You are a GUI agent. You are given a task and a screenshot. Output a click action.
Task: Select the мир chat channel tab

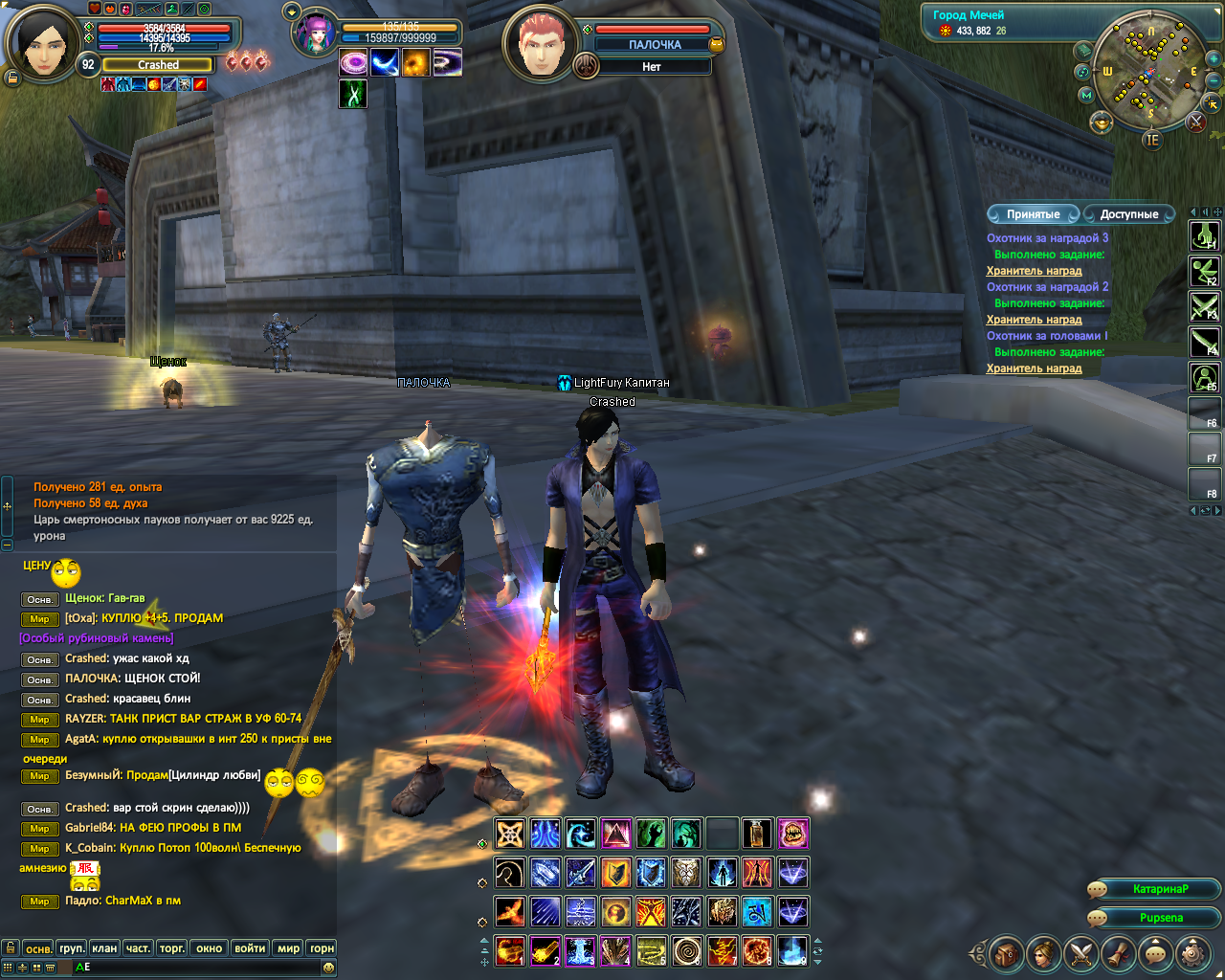click(x=288, y=948)
